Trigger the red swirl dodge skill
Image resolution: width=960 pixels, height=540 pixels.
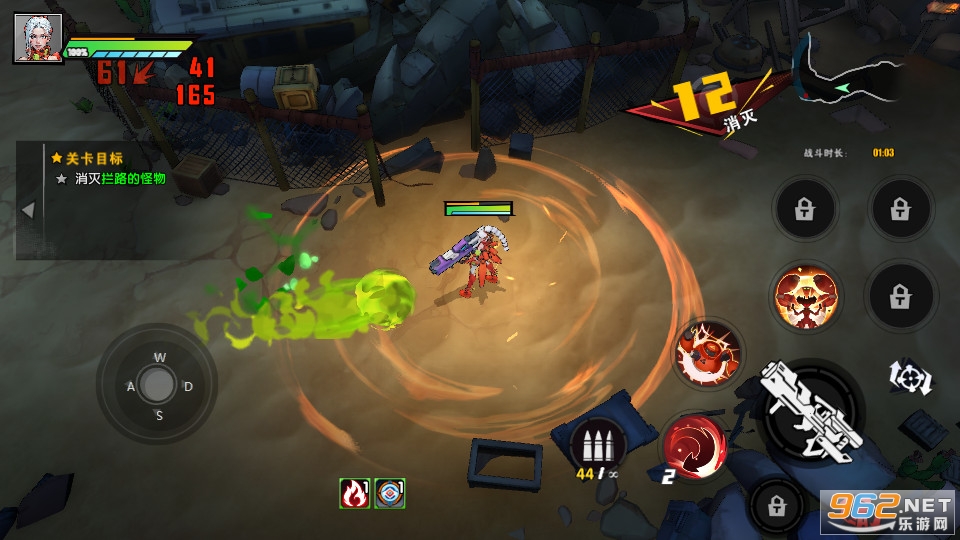[x=692, y=443]
